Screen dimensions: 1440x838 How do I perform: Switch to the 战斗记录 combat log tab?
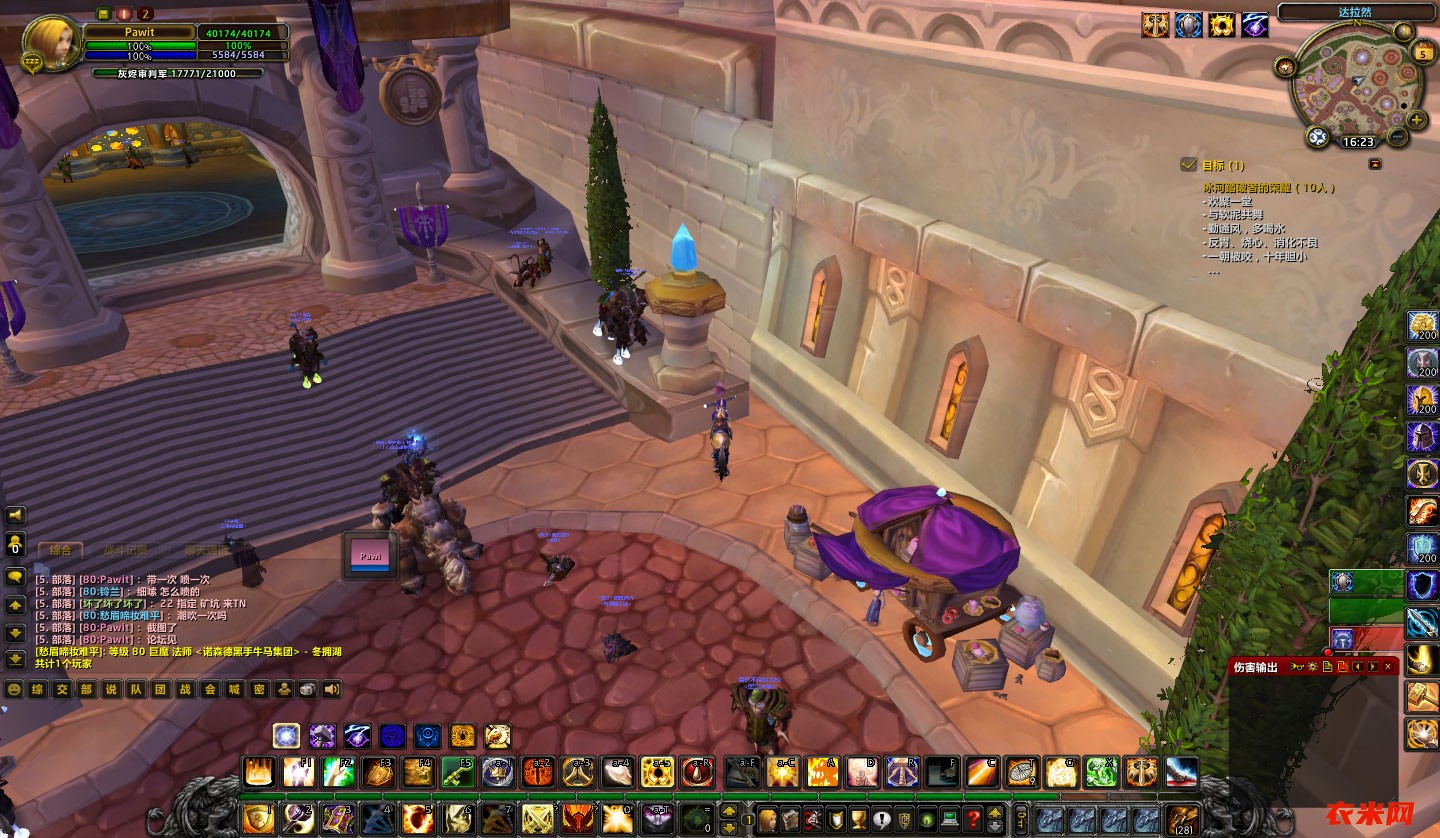point(125,549)
